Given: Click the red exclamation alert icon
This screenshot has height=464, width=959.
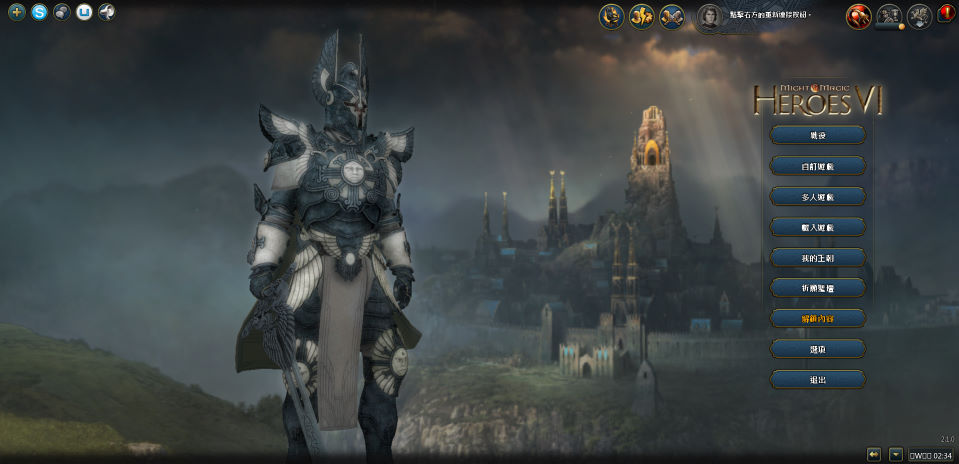Looking at the screenshot, I should tap(947, 15).
